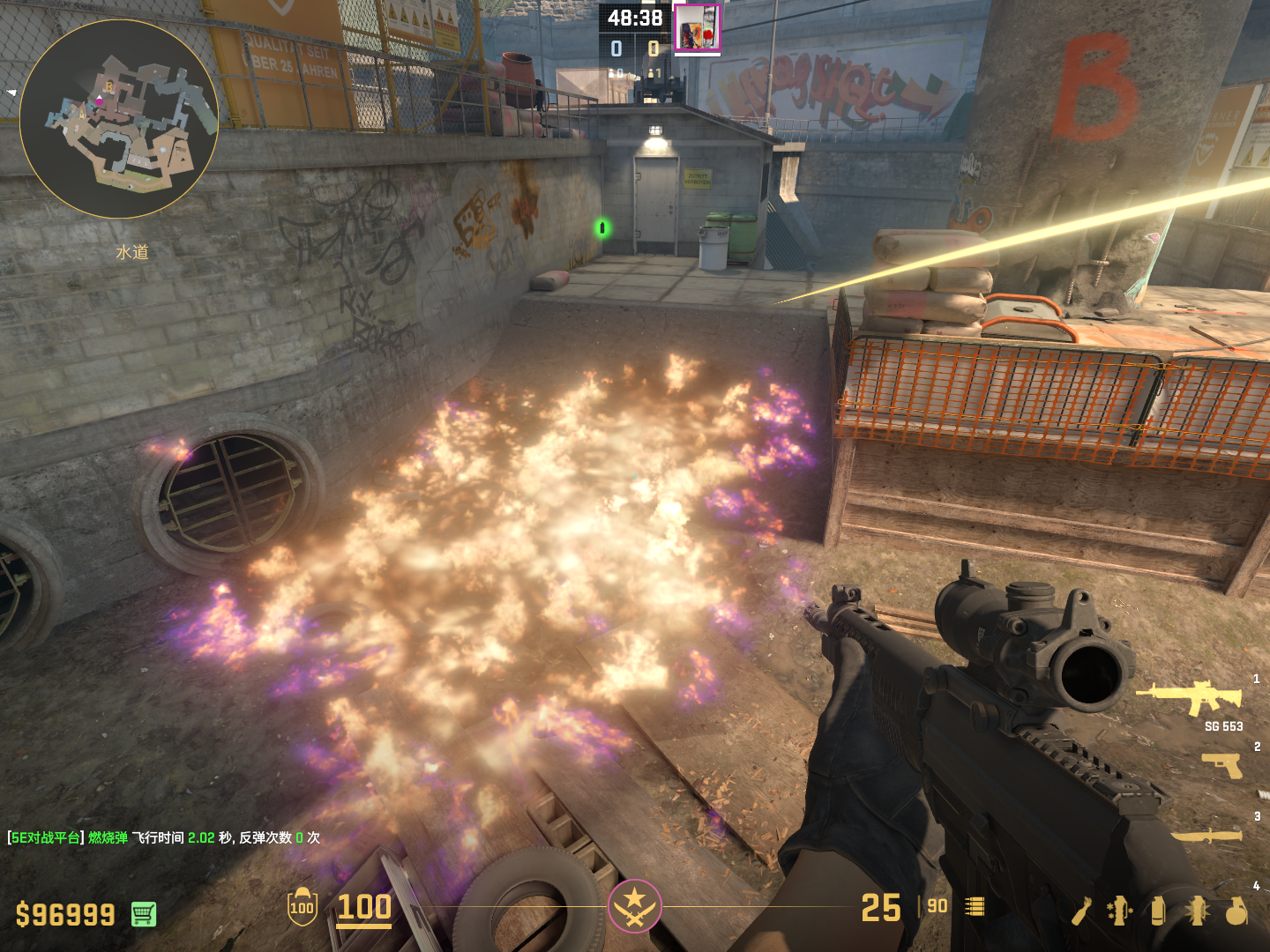Screen dimensions: 1270x952
Task: Click the player avatar beside the scoreboard
Action: 697,28
